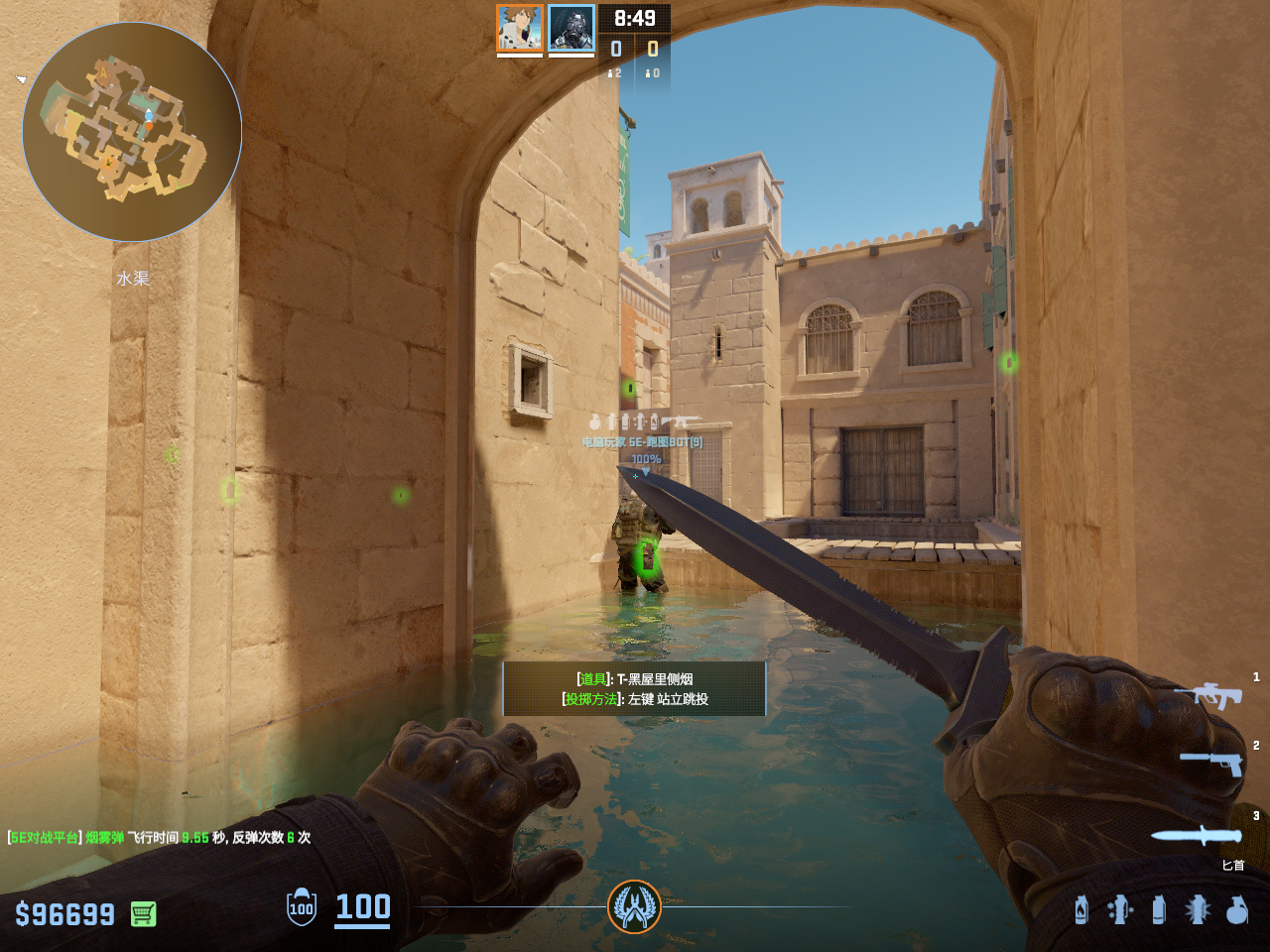The height and width of the screenshot is (952, 1270).
Task: Choose the flashbang grenade icon
Action: pos(1198,909)
